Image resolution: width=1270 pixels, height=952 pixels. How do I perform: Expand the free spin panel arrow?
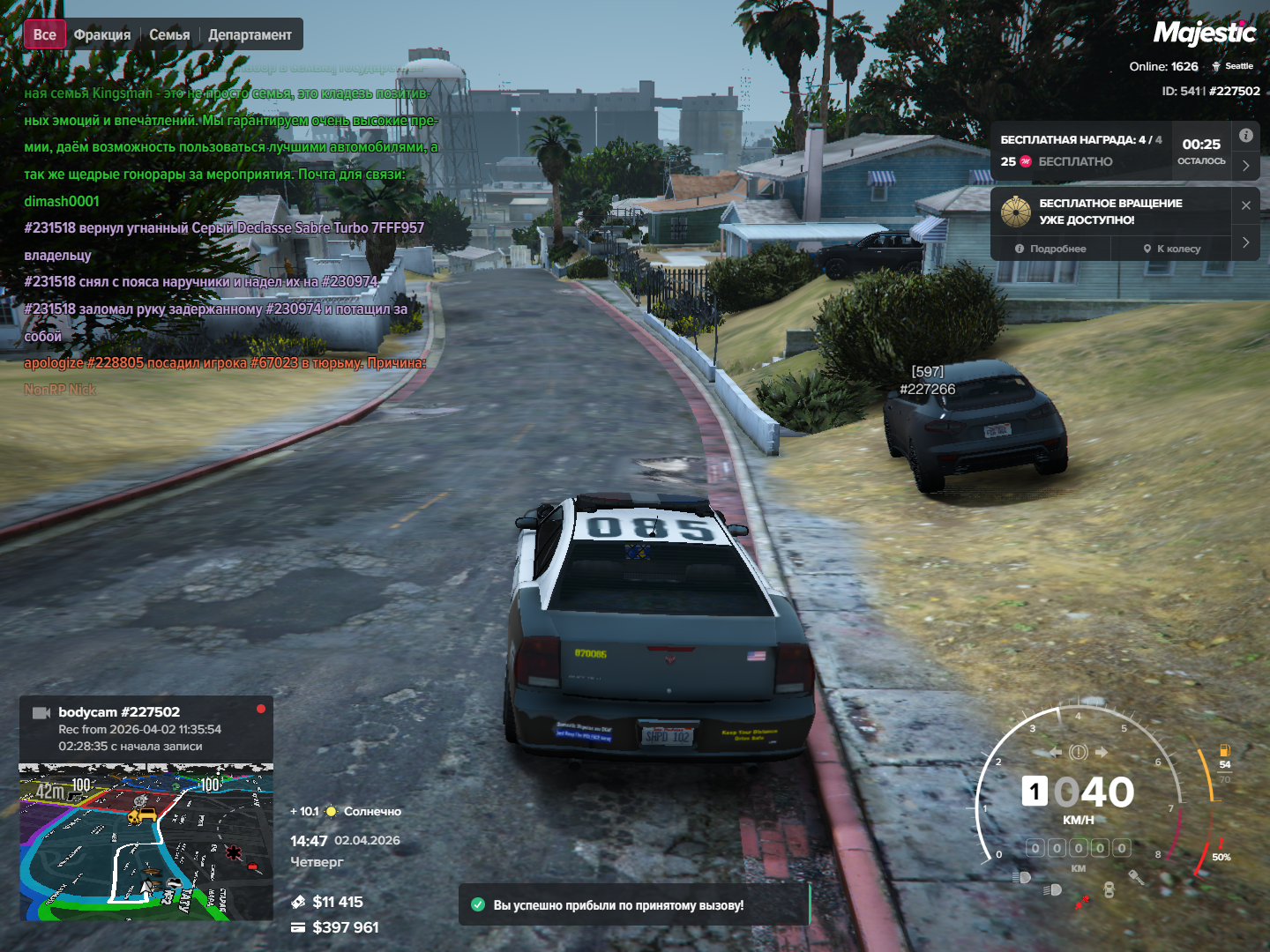point(1245,242)
